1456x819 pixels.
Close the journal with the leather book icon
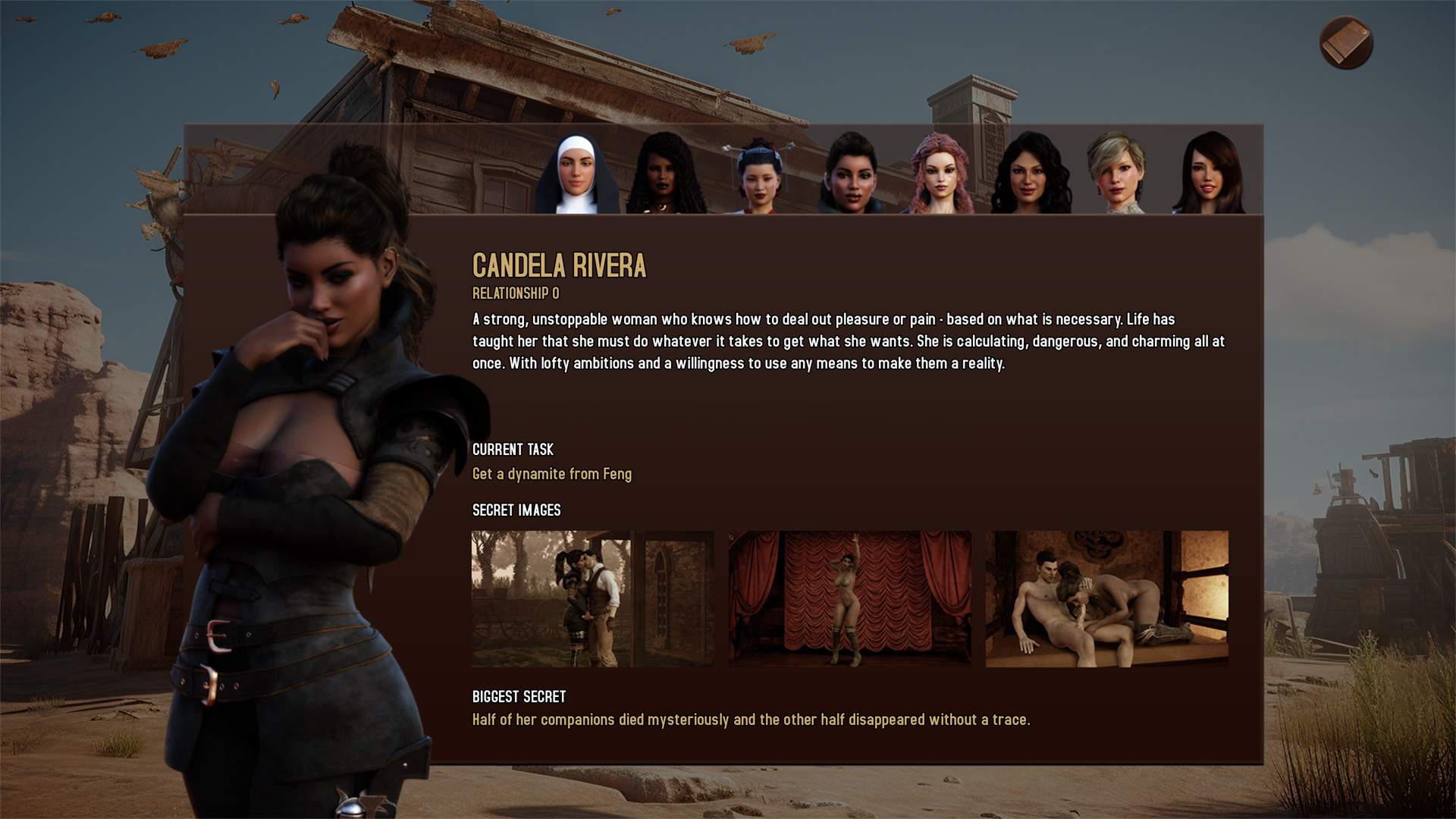[1346, 43]
